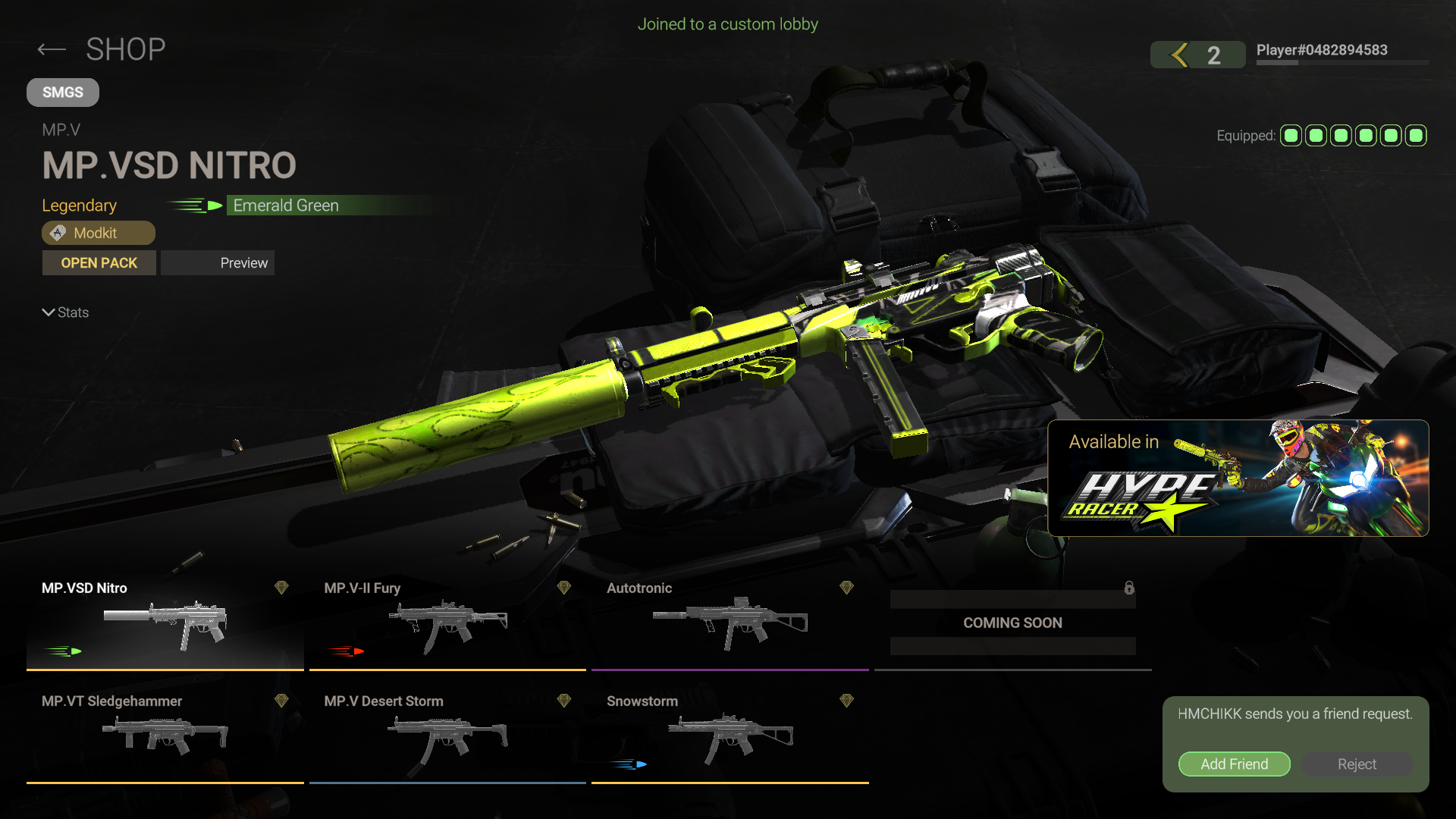Go back using the Shop arrow
This screenshot has height=819, width=1456.
(x=52, y=50)
